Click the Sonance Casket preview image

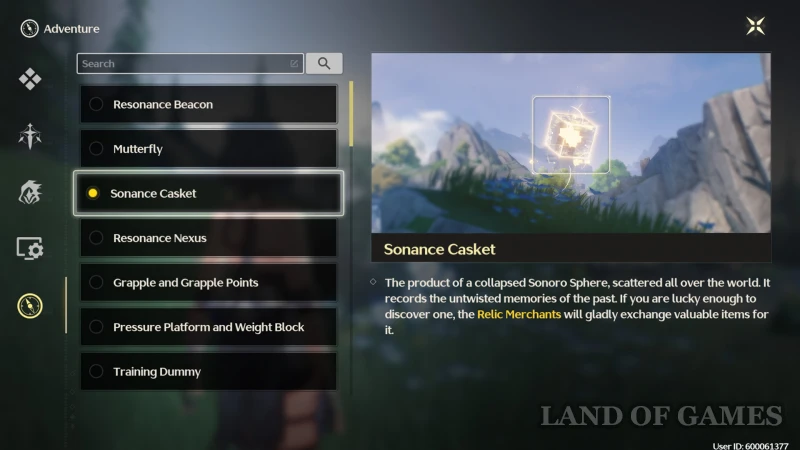tap(571, 143)
